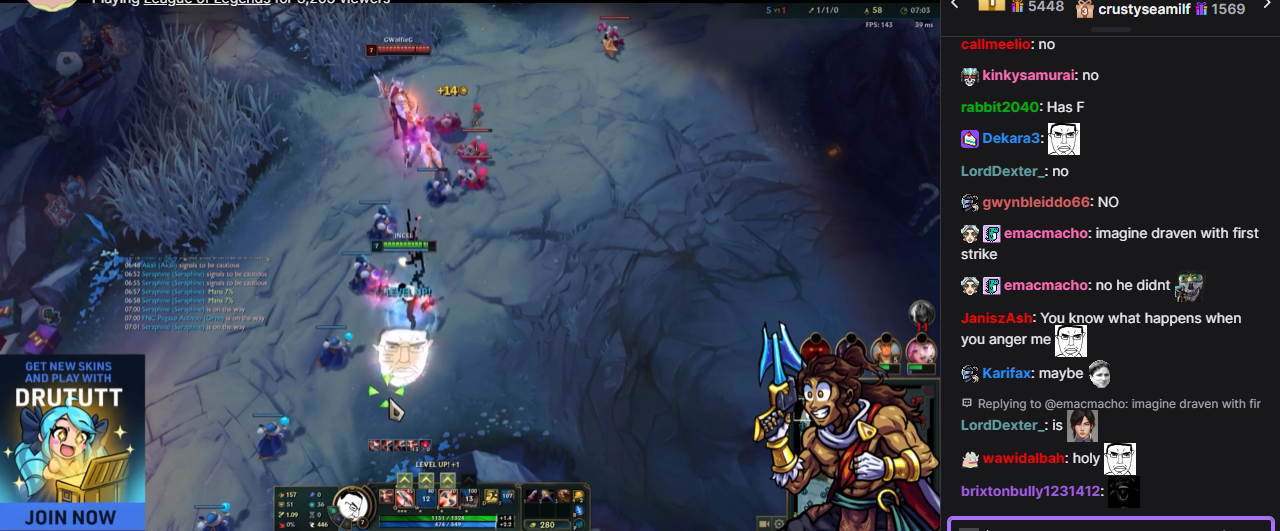Activate the E axes ability icon
The height and width of the screenshot is (531, 1280).
click(x=448, y=498)
